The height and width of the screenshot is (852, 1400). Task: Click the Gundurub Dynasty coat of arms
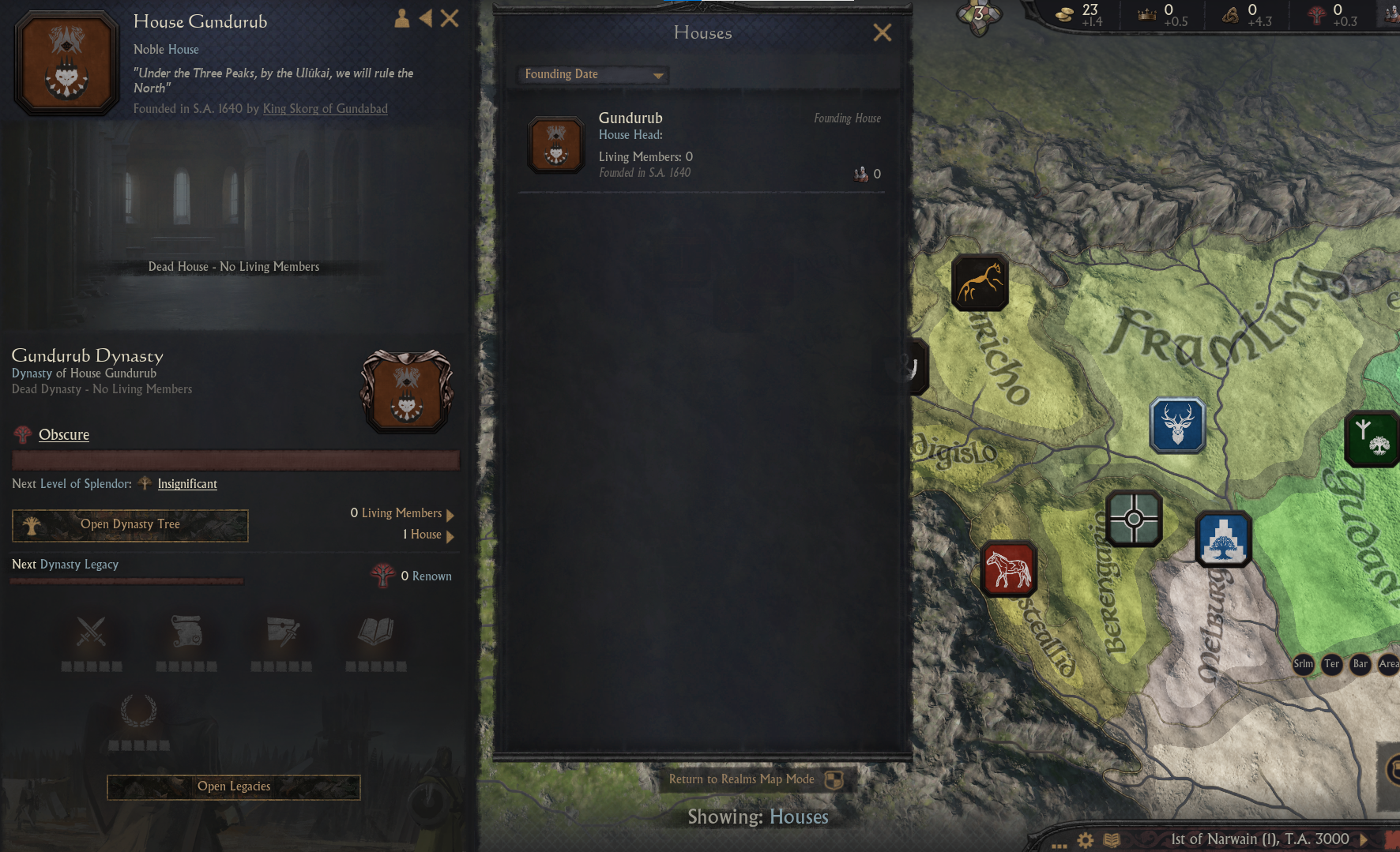point(406,391)
